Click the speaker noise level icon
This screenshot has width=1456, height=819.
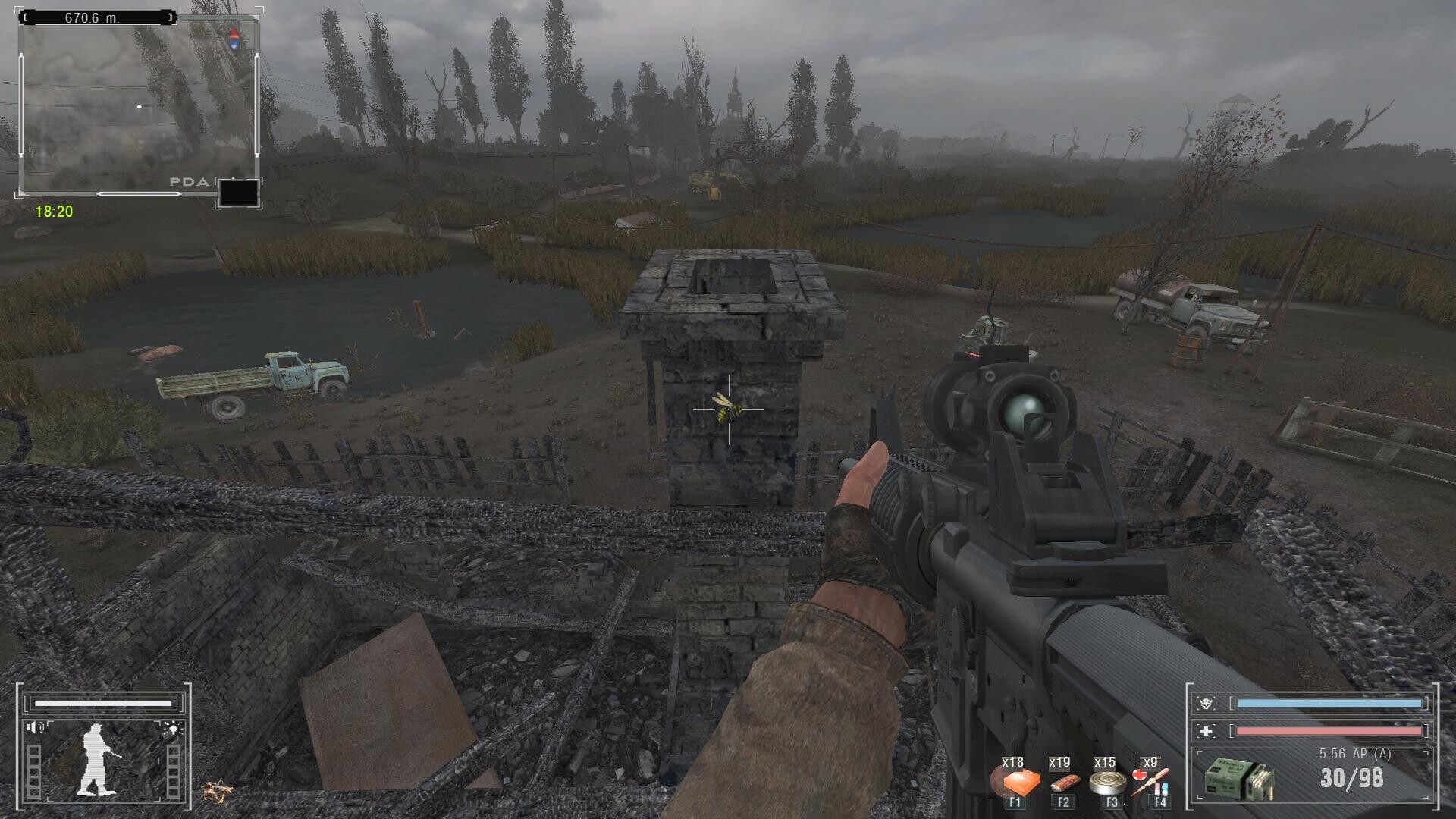coord(36,728)
